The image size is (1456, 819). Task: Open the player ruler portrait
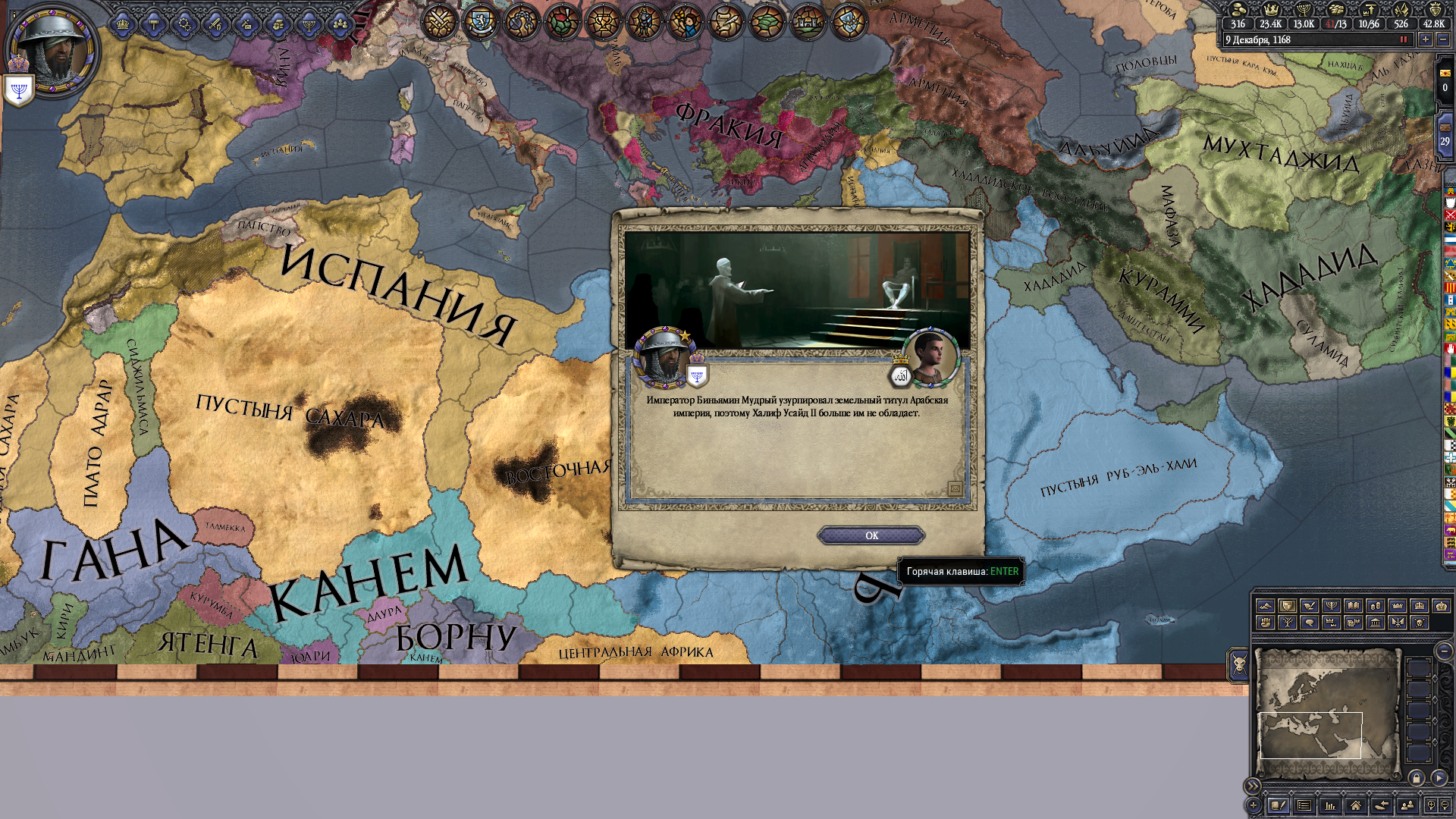click(53, 49)
